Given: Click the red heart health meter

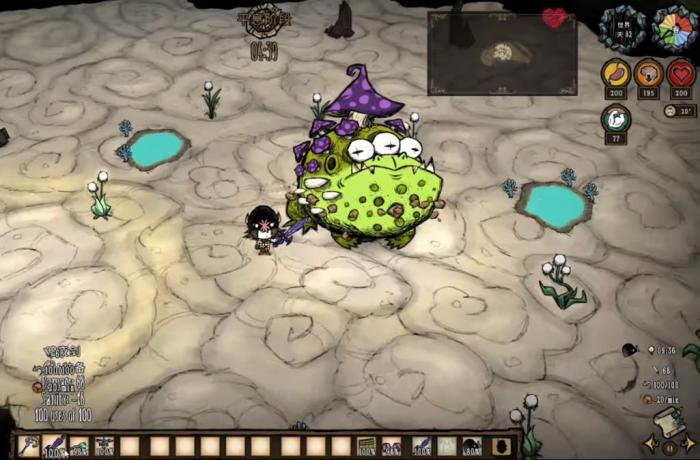Looking at the screenshot, I should 681,74.
